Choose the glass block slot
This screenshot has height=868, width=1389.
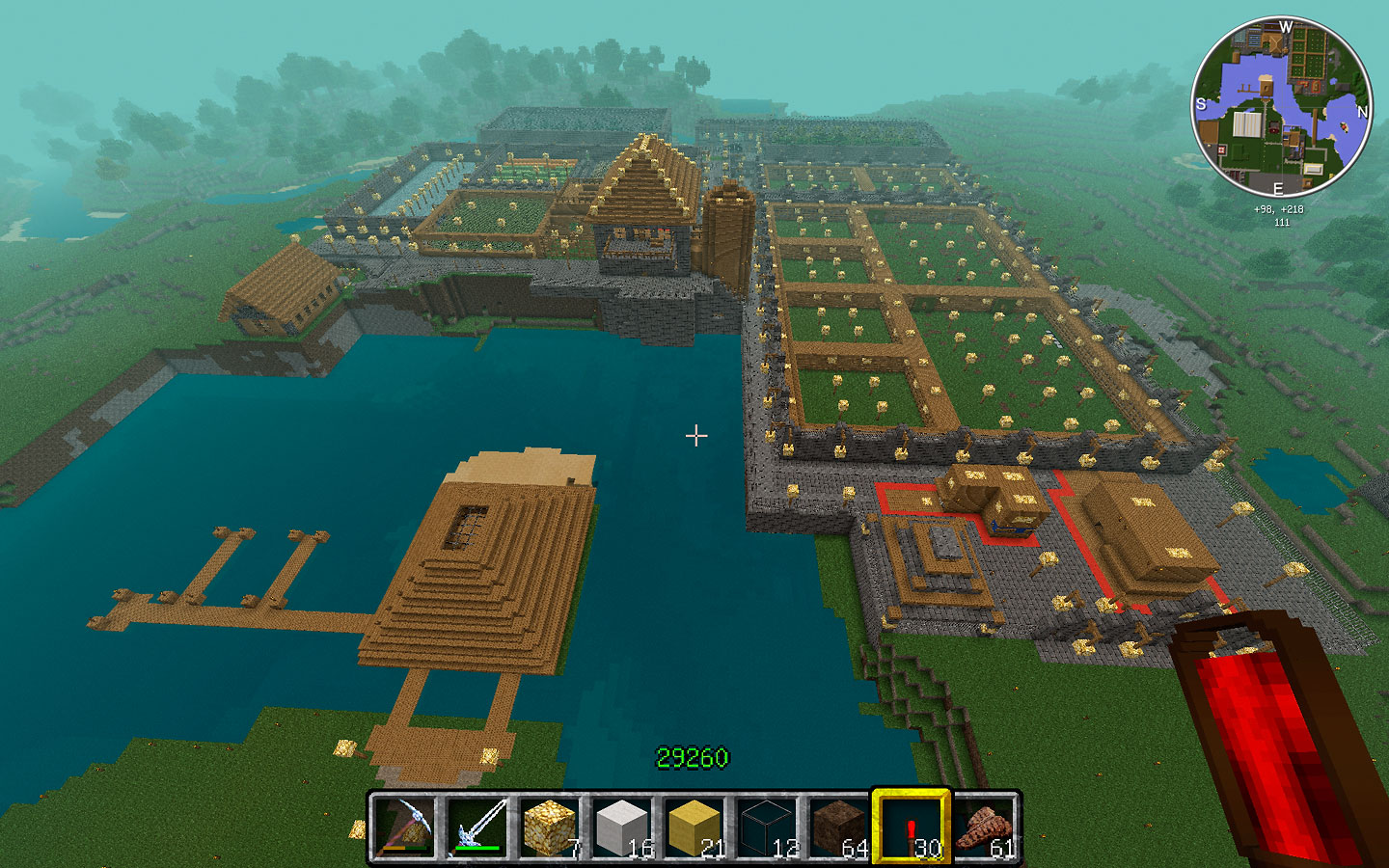tap(766, 827)
